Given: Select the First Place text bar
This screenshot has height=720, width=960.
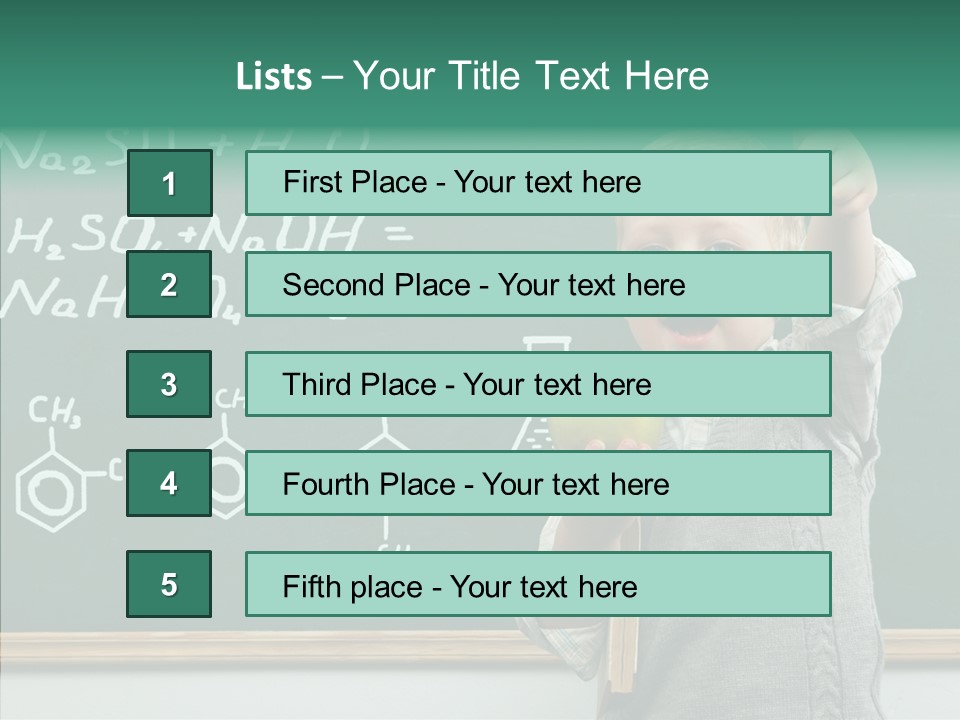Looking at the screenshot, I should click(538, 183).
